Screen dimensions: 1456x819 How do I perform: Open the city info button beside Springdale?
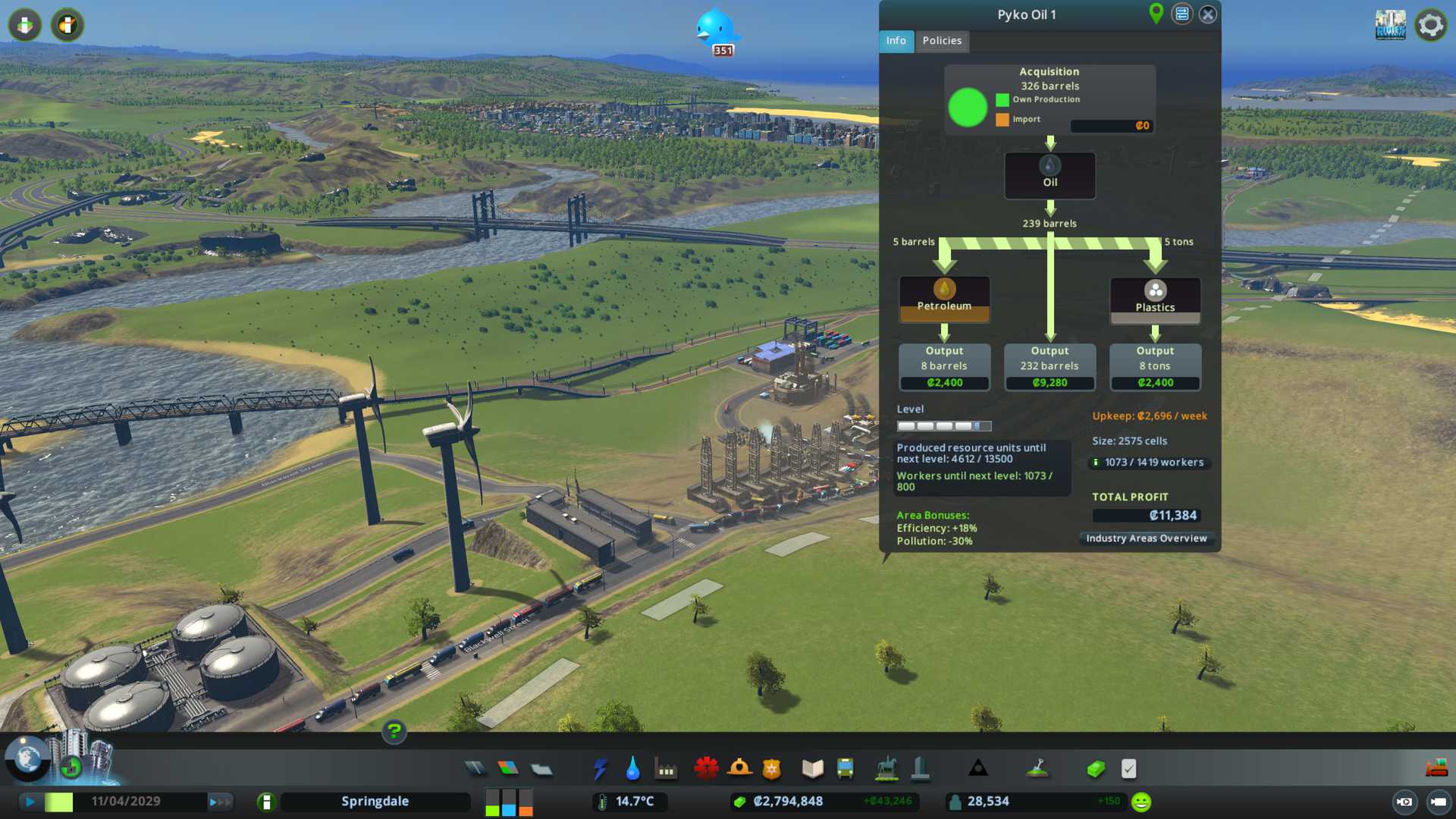[266, 802]
